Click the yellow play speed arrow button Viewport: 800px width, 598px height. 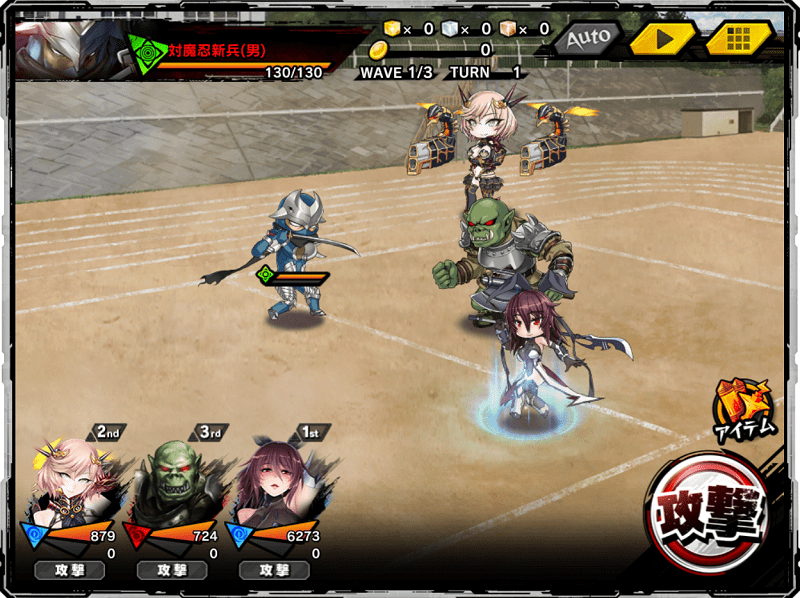pyautogui.click(x=661, y=39)
